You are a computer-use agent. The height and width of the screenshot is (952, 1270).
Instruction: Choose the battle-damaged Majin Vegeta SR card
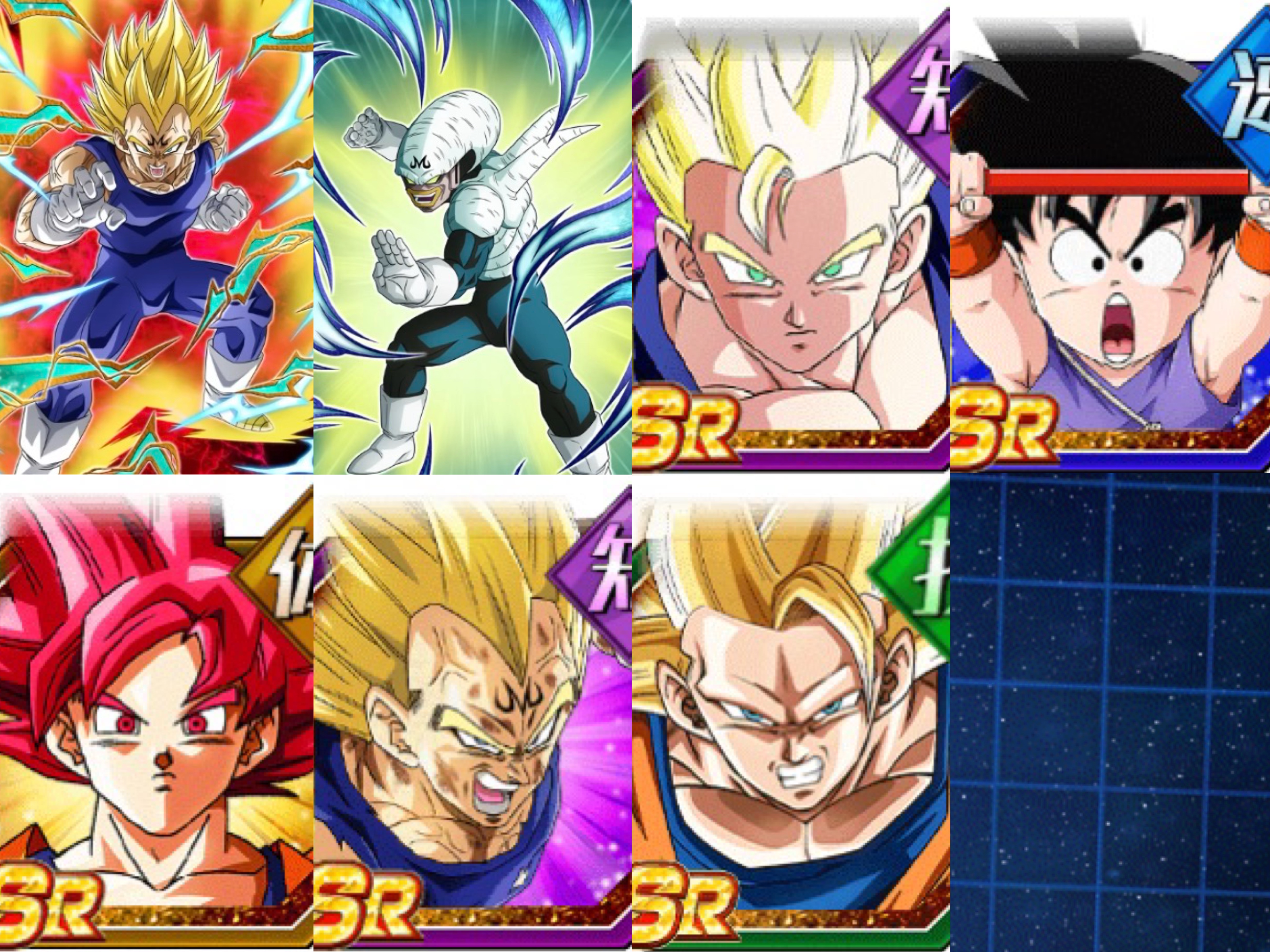tap(472, 717)
